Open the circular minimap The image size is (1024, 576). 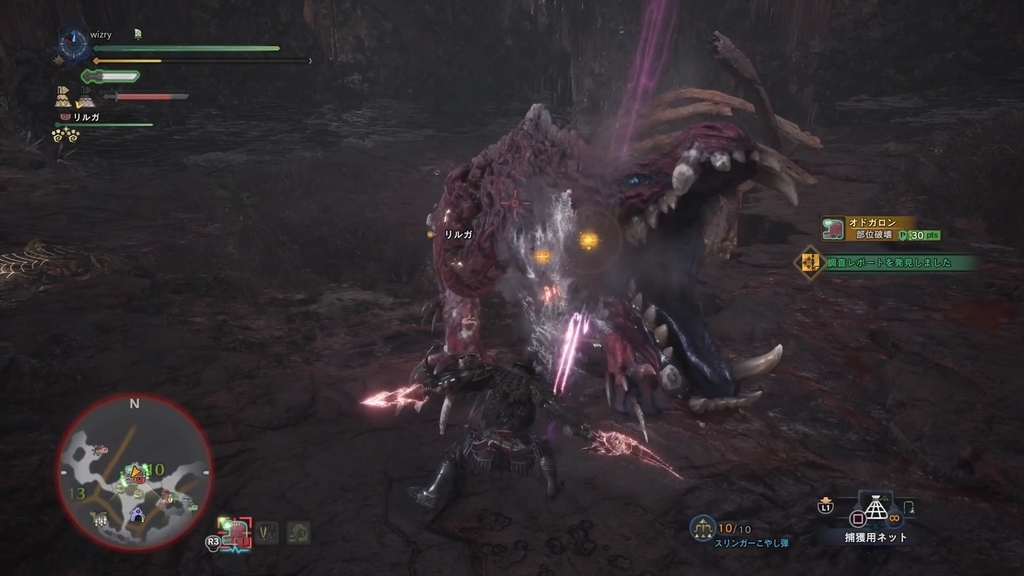[x=134, y=469]
